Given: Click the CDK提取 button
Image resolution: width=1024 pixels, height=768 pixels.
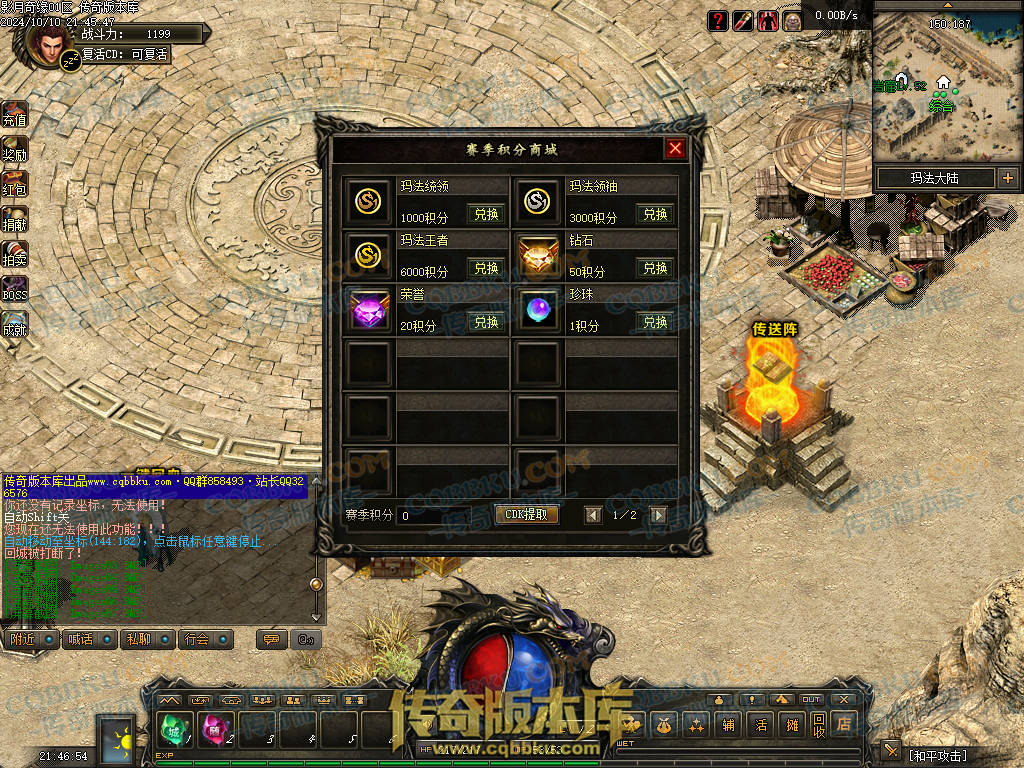Looking at the screenshot, I should 527,515.
